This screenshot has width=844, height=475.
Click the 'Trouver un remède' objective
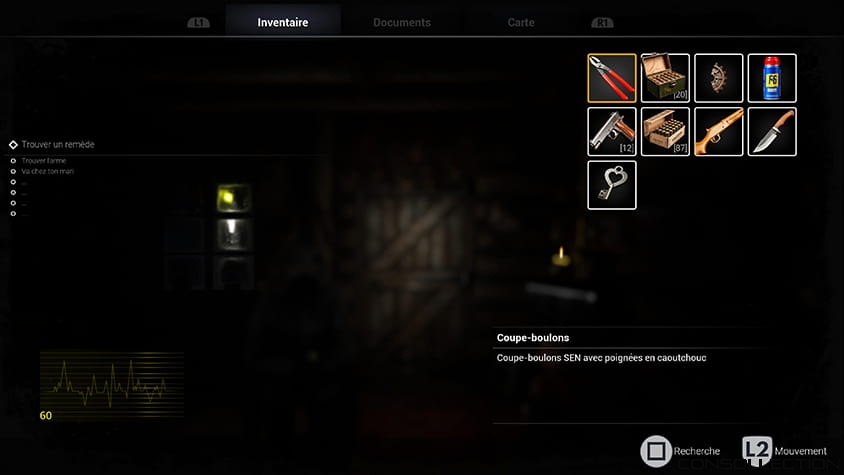(x=58, y=145)
